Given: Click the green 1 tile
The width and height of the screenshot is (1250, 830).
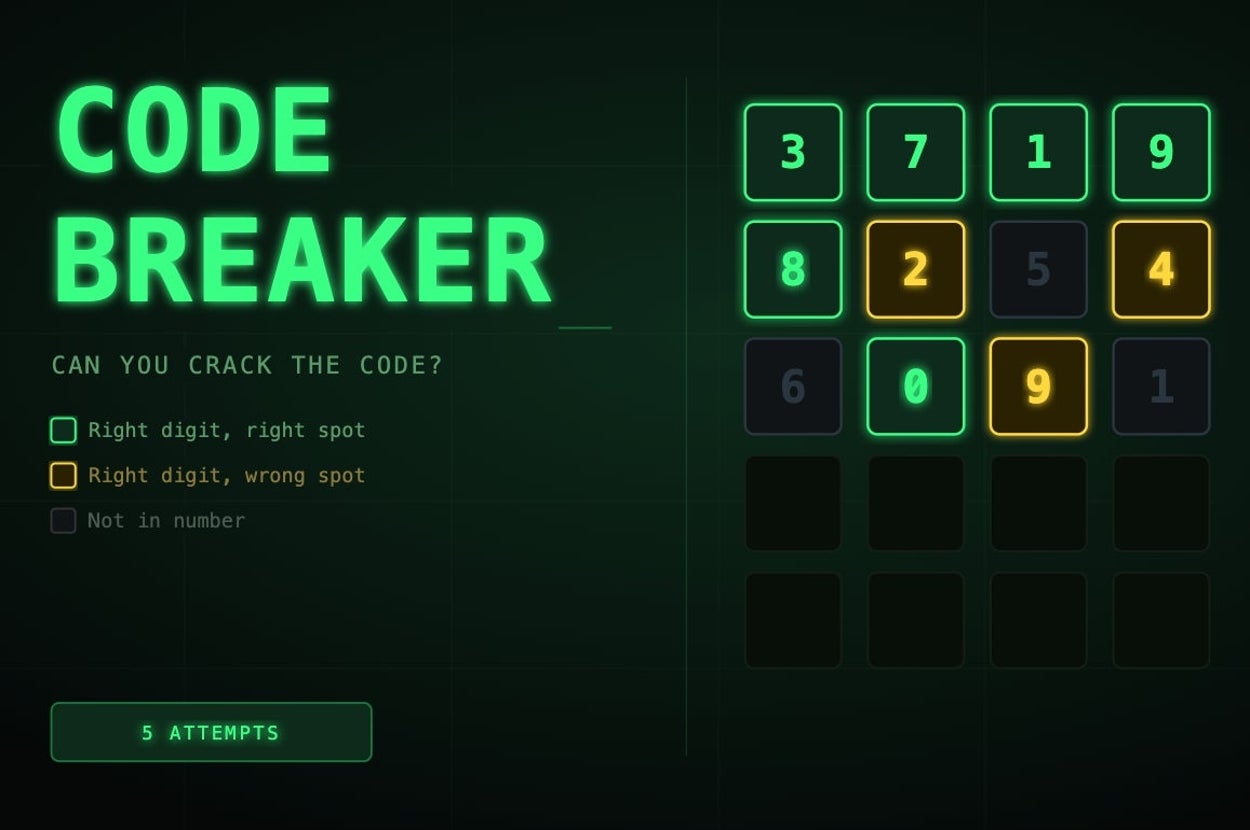Looking at the screenshot, I should pyautogui.click(x=1038, y=152).
